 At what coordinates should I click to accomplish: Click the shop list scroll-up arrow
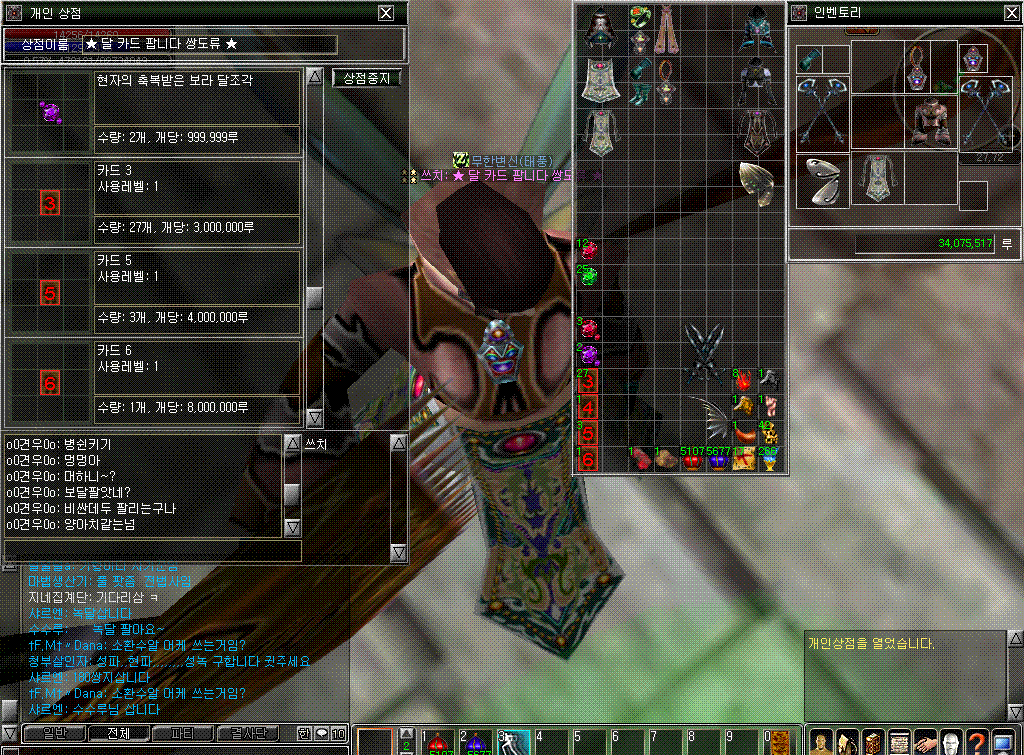click(x=315, y=78)
